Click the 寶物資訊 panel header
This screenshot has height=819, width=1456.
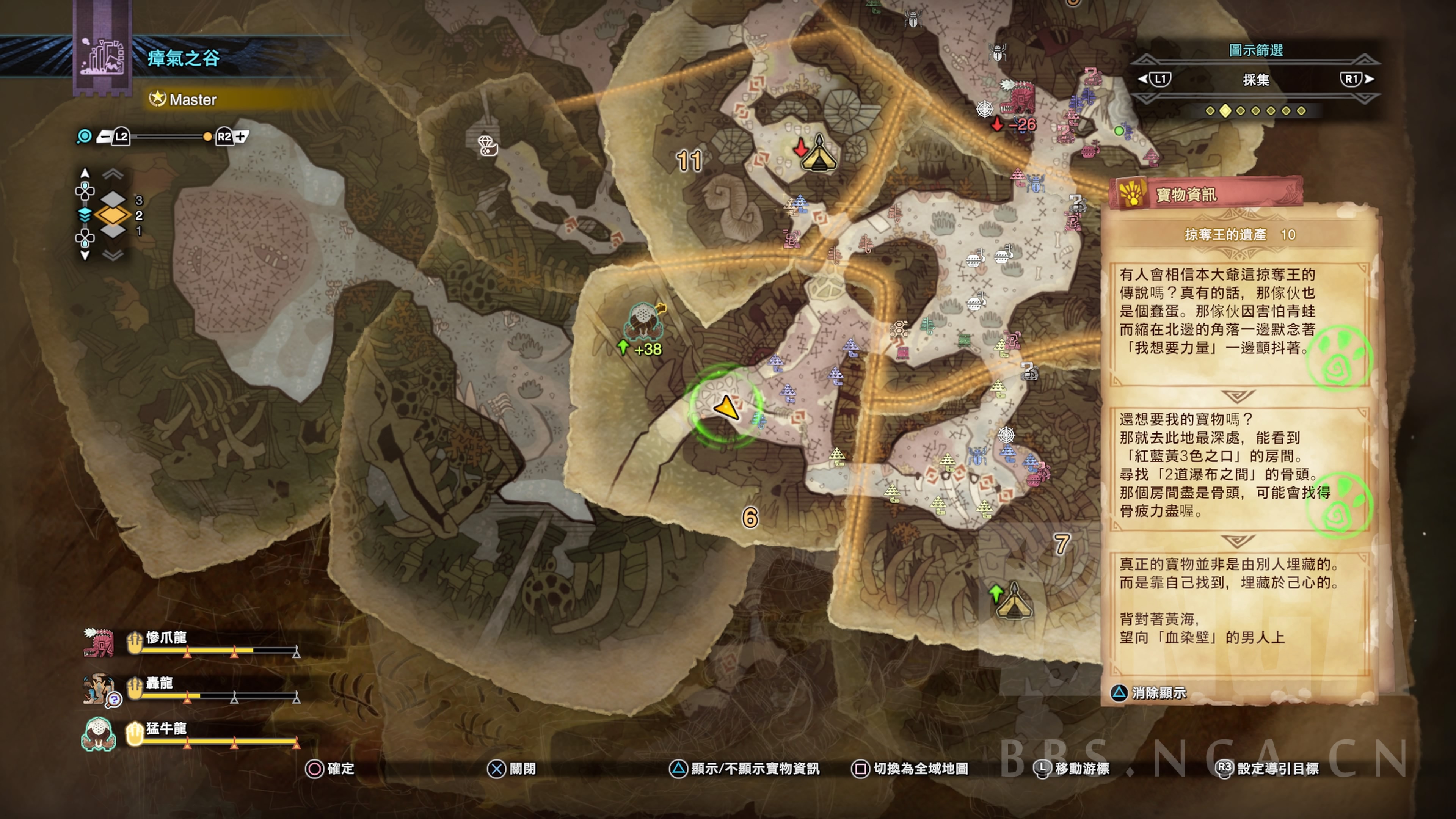(1186, 195)
